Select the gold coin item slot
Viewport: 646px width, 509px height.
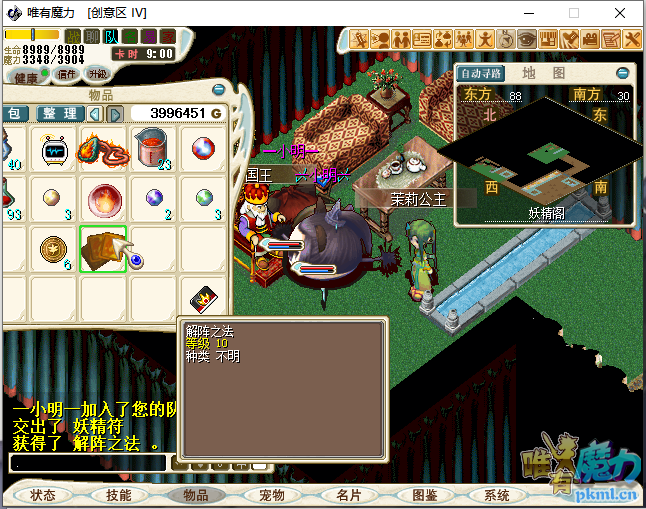pos(53,247)
